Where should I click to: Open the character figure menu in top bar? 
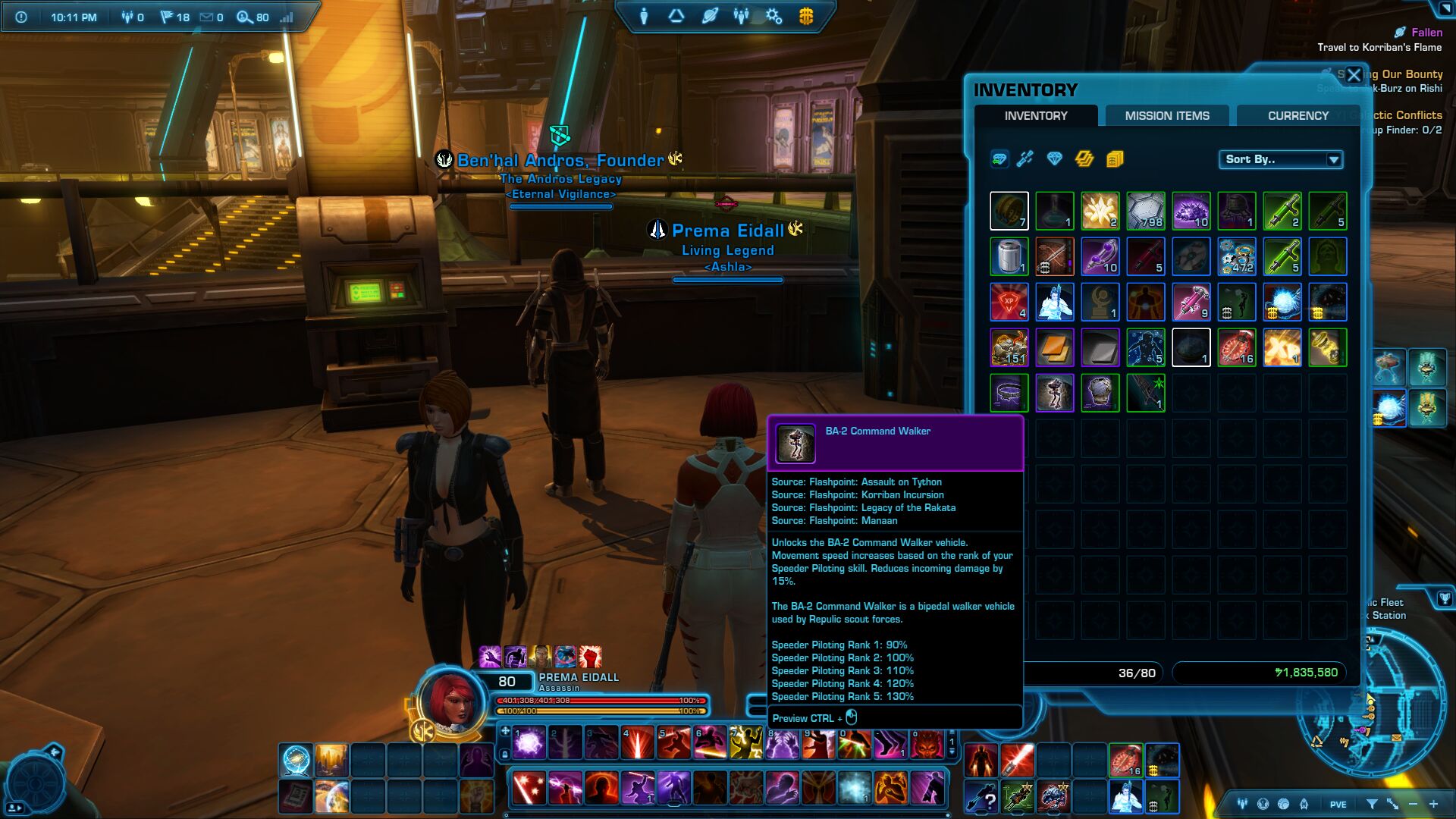pyautogui.click(x=644, y=16)
